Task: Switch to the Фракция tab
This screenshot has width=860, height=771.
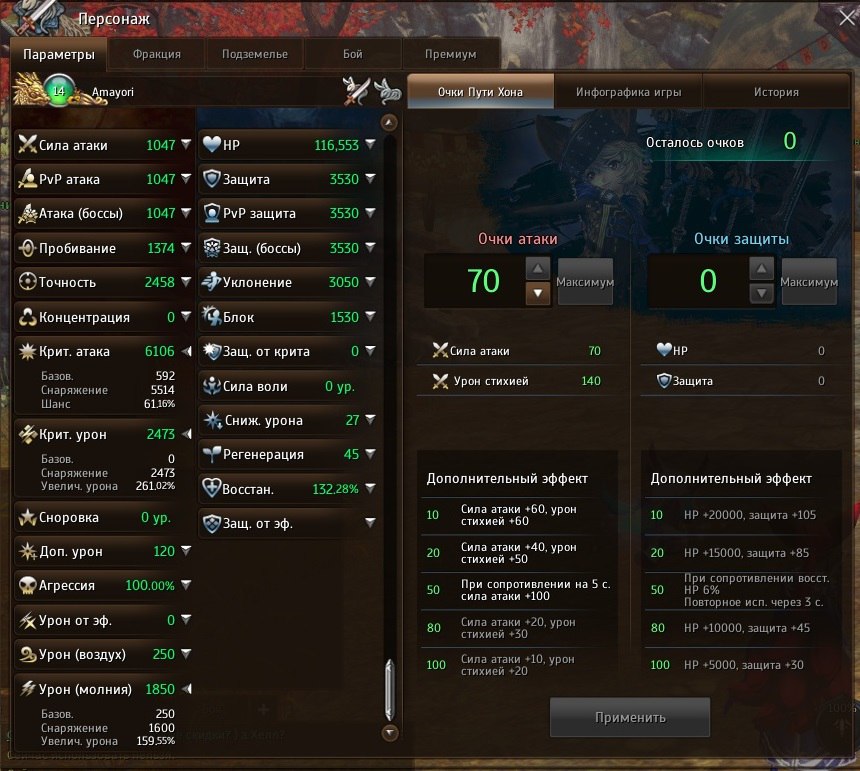Action: pyautogui.click(x=156, y=54)
